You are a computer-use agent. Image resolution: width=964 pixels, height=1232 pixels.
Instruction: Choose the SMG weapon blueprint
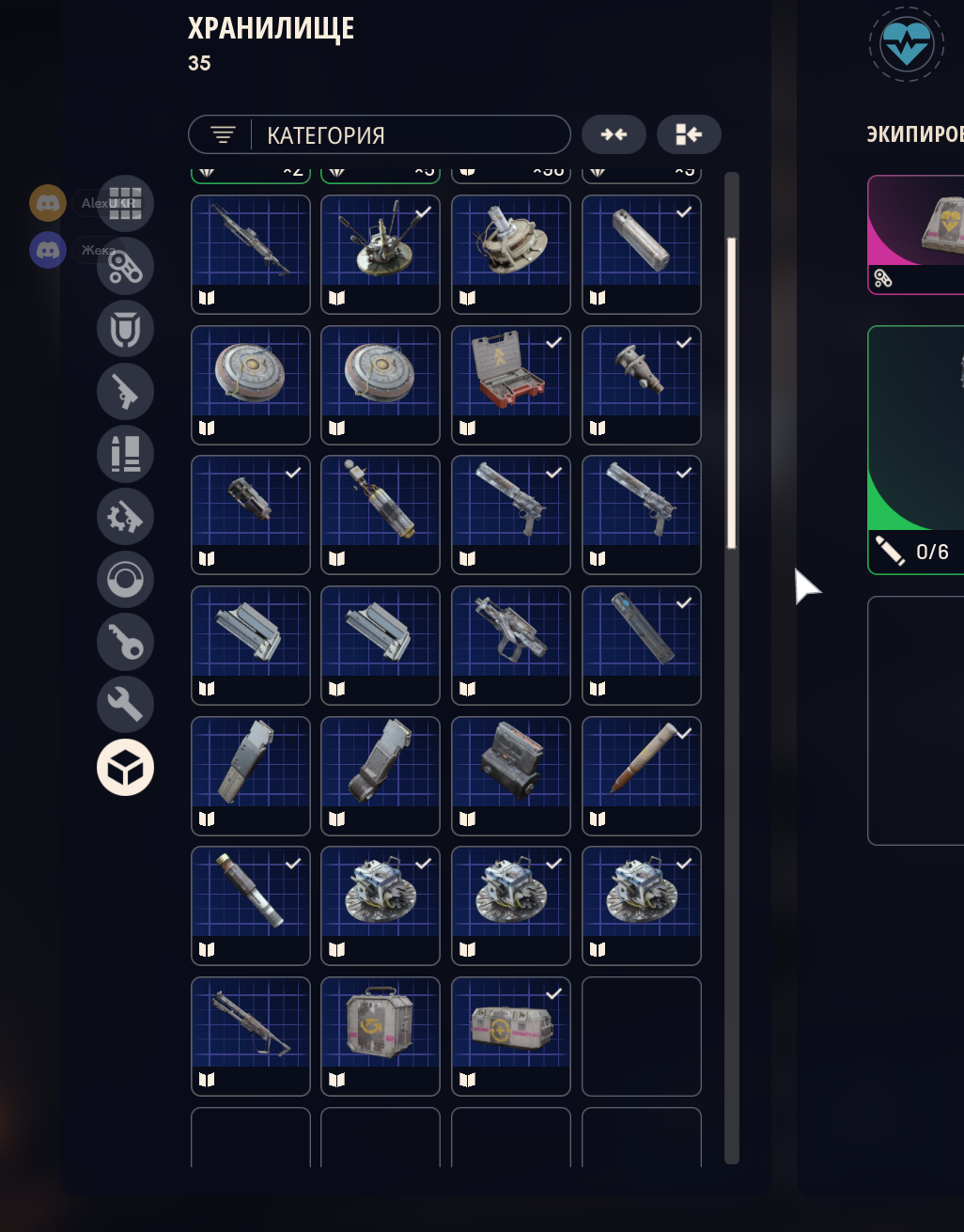click(511, 645)
